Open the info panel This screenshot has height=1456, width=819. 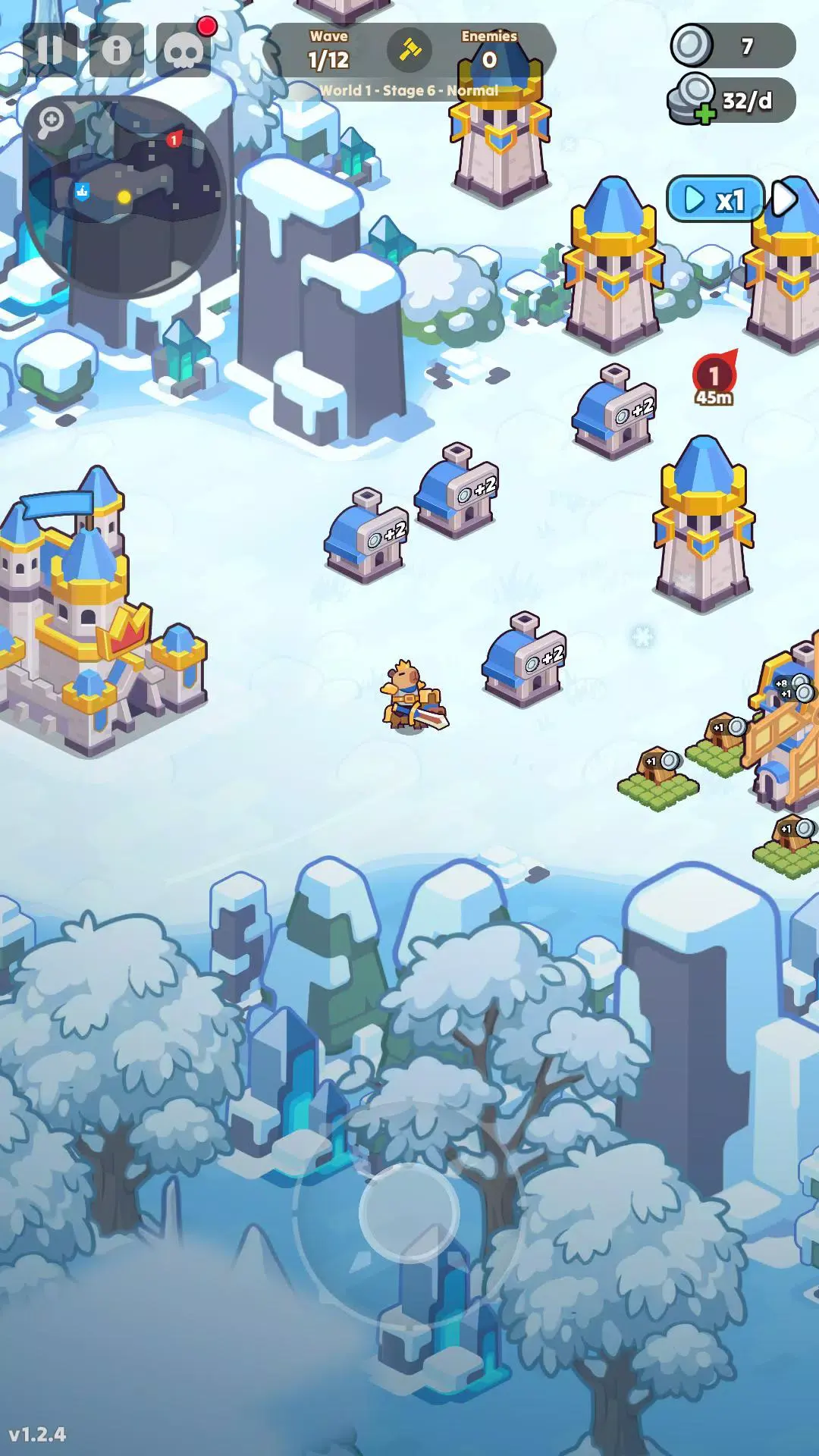[116, 50]
